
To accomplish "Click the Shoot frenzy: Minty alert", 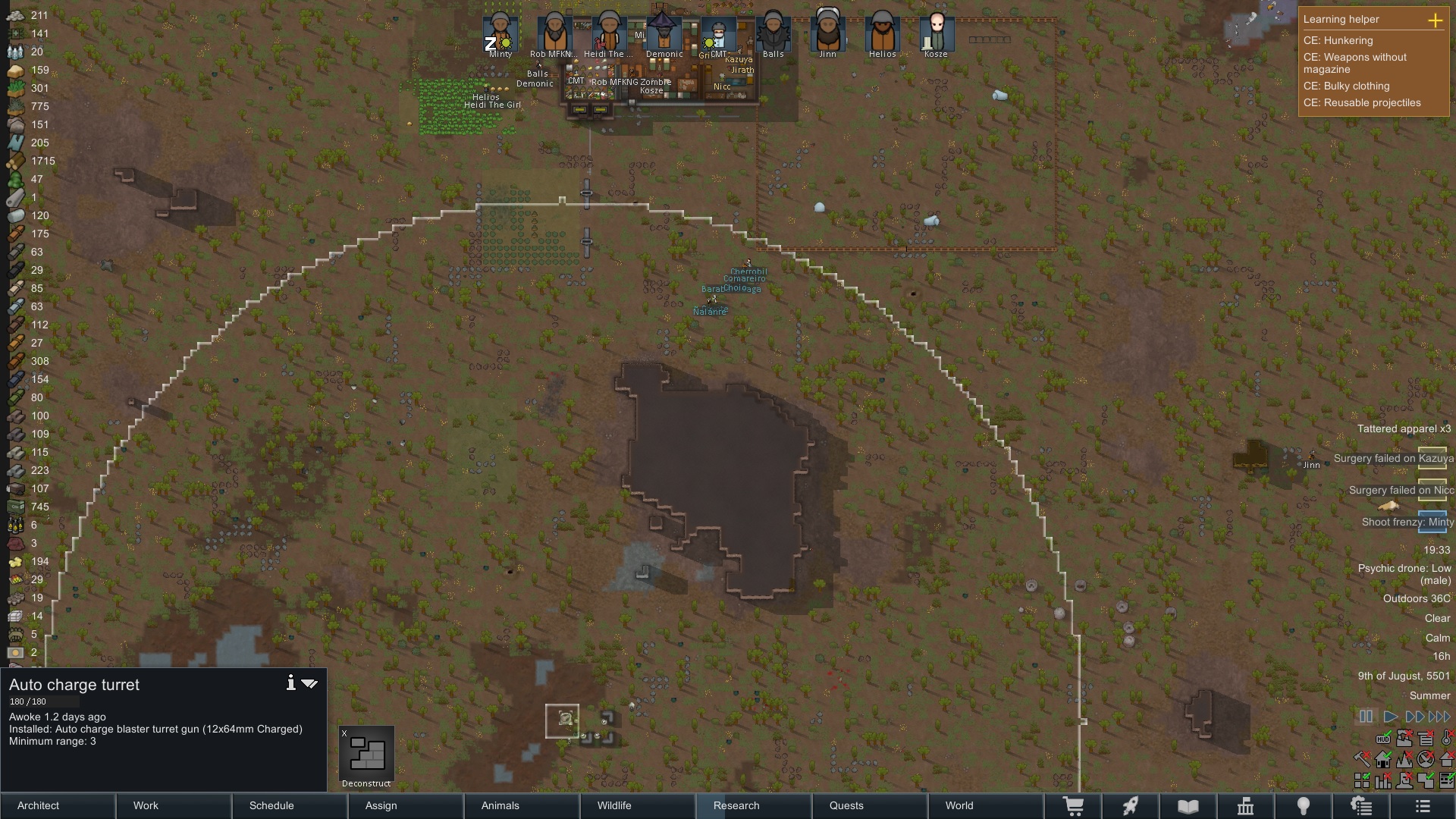I will 1408,522.
